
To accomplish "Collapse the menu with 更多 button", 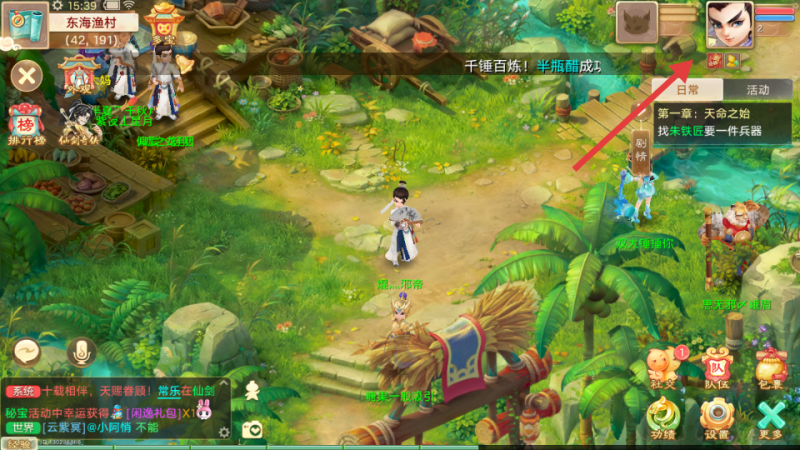I will [x=770, y=417].
